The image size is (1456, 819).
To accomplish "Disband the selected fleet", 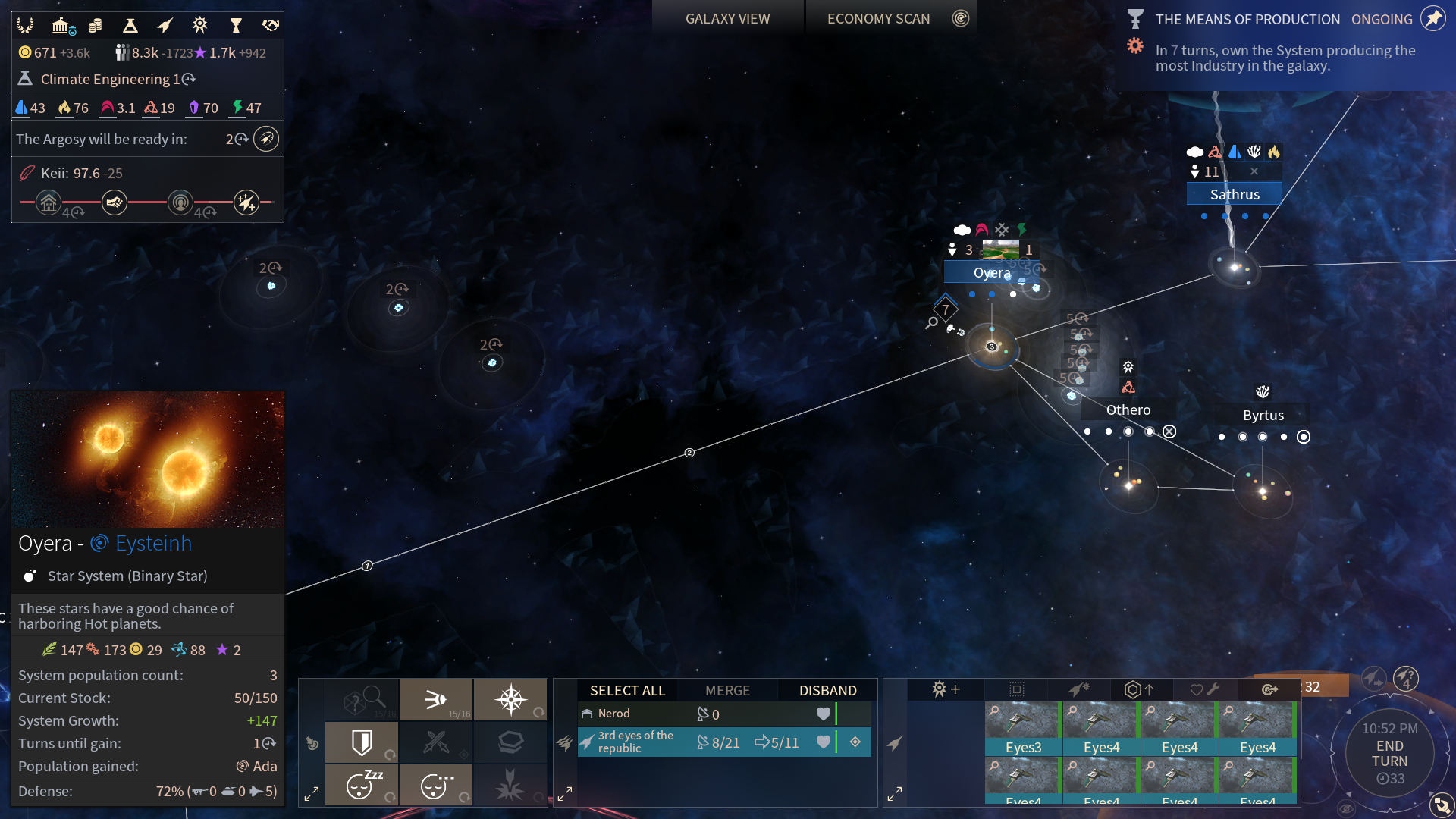I will (827, 690).
